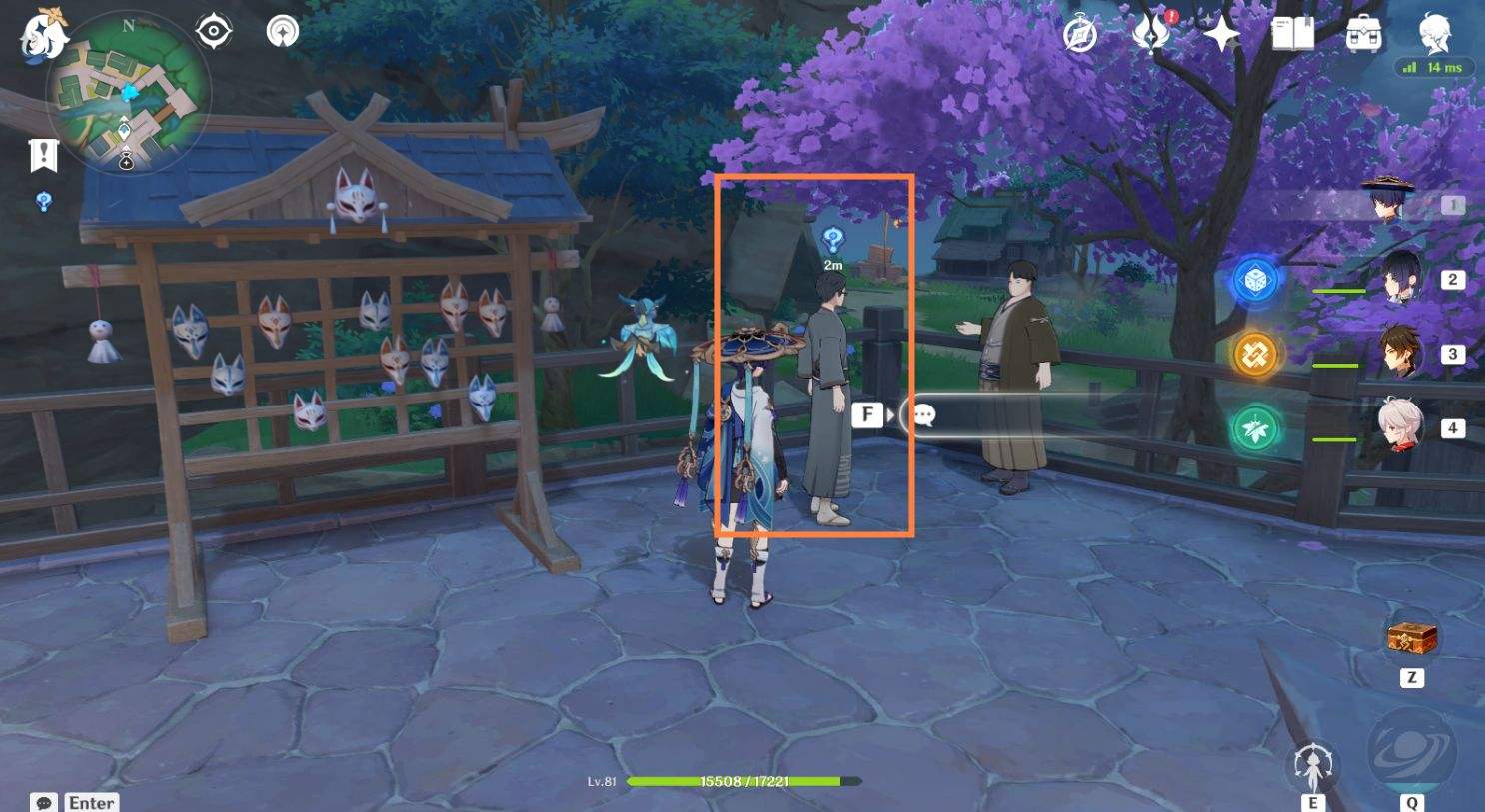Click the quest exclamation icon on left edge
Viewport: 1485px width, 812px height.
point(42,156)
